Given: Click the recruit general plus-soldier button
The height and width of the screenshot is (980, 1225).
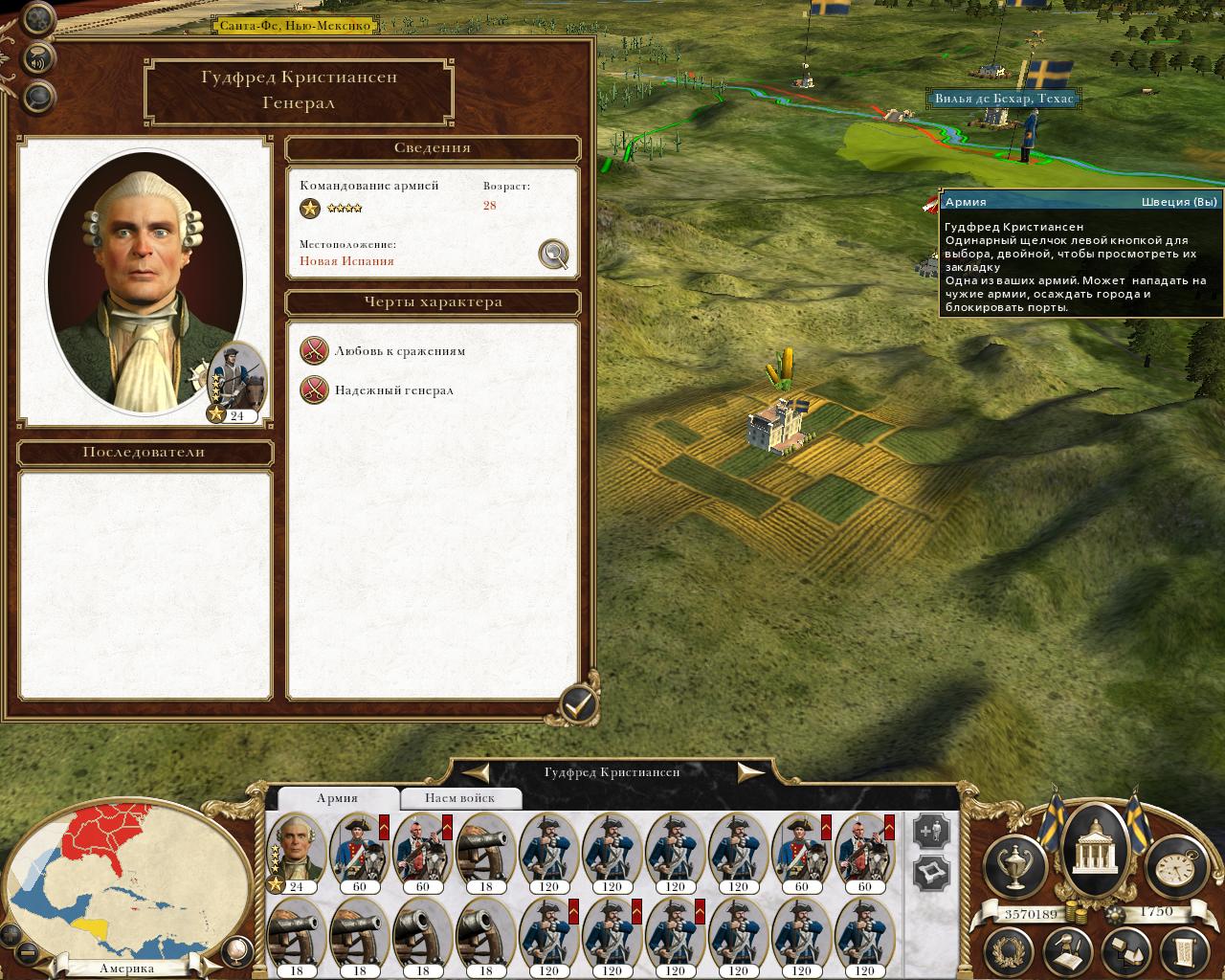Looking at the screenshot, I should [931, 831].
